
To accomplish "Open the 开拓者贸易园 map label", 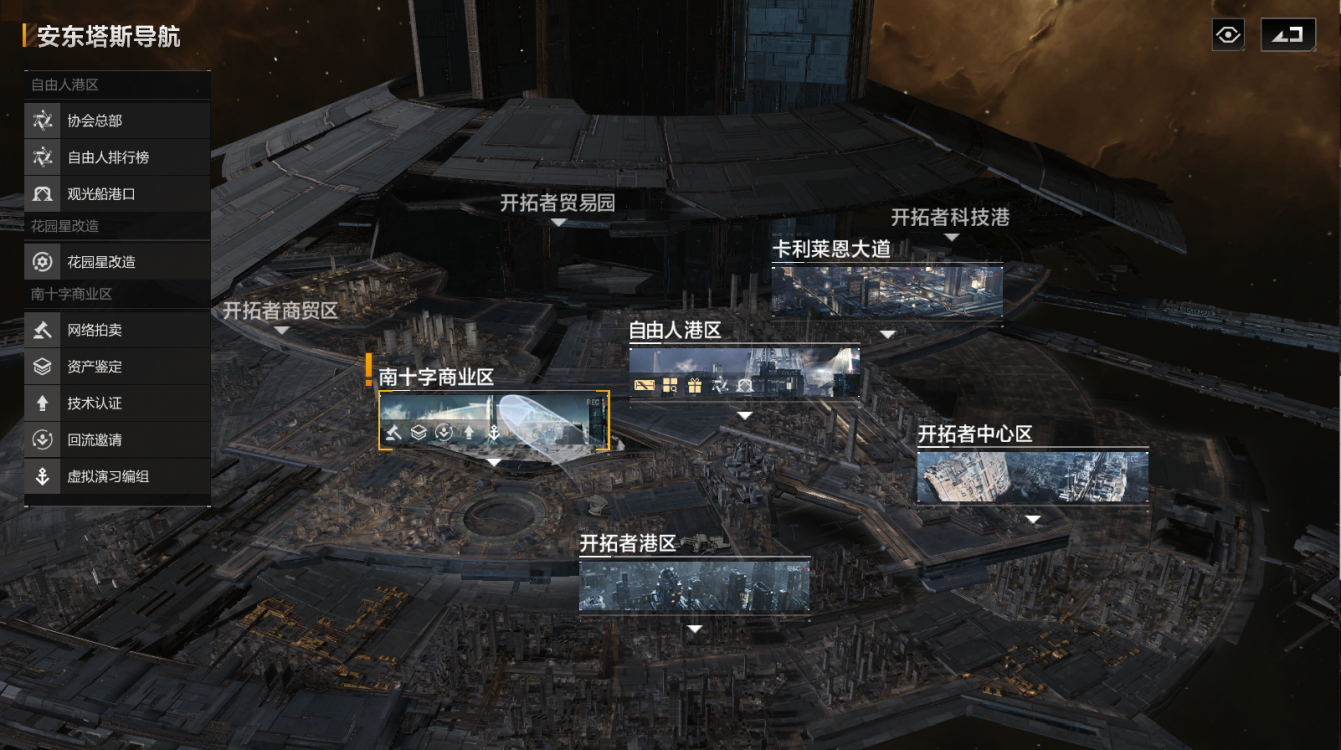I will click(558, 202).
